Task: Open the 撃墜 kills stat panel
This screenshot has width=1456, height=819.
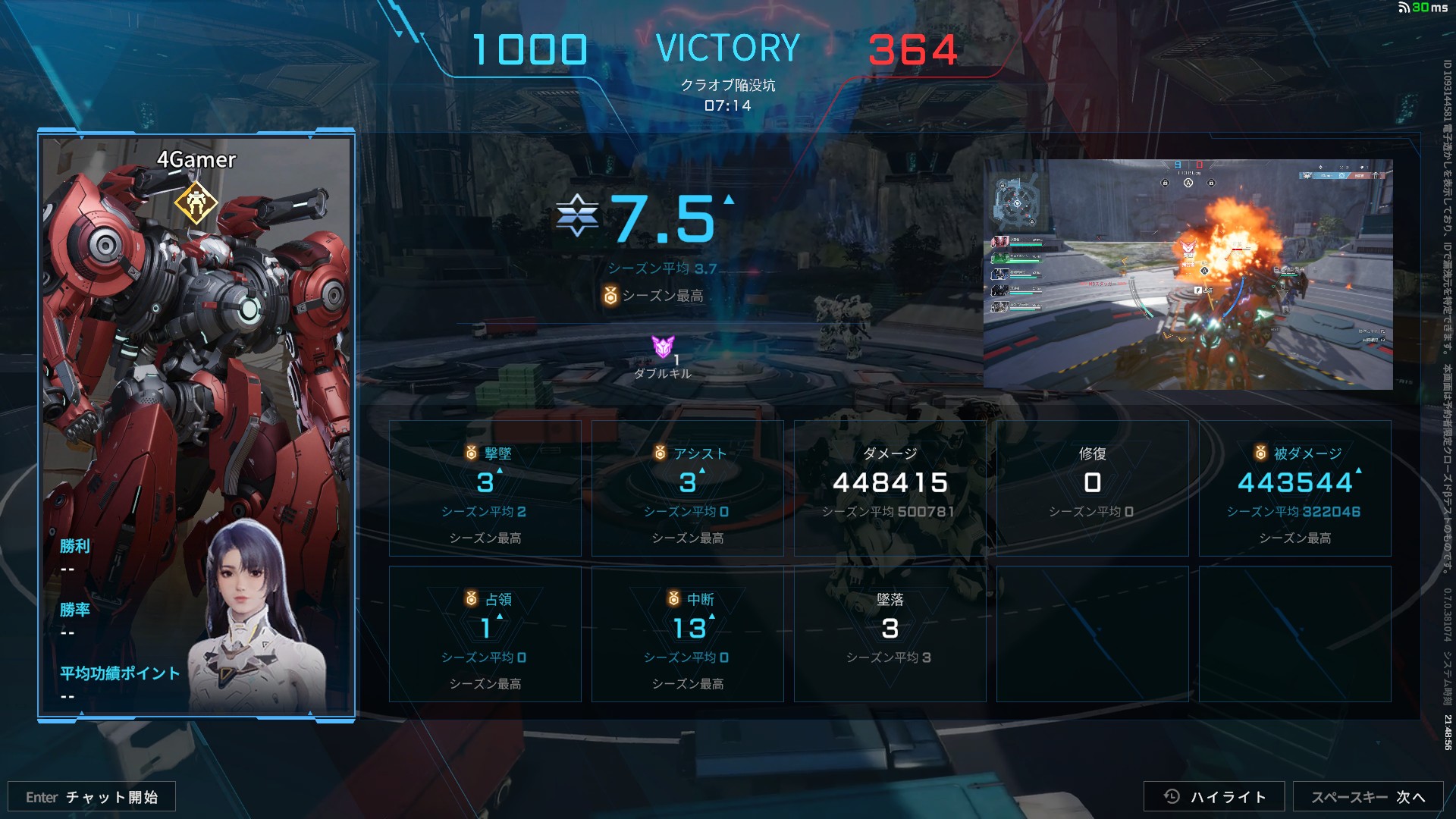Action: [485, 488]
